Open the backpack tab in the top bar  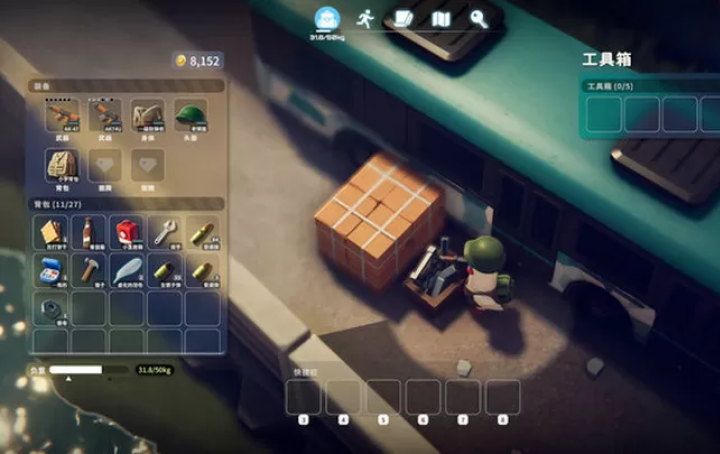pyautogui.click(x=327, y=19)
